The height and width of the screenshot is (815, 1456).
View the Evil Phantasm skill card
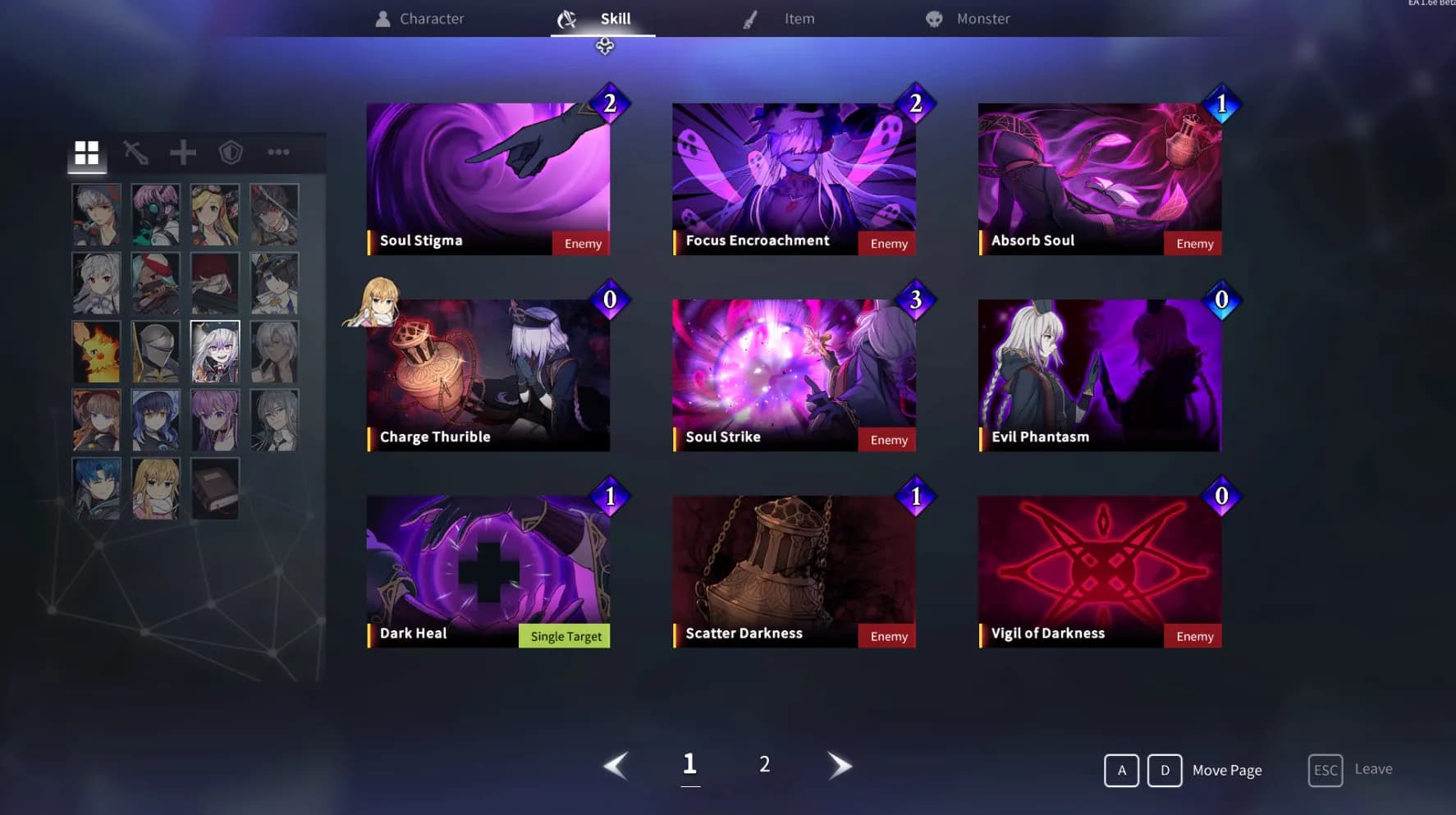click(x=1100, y=375)
